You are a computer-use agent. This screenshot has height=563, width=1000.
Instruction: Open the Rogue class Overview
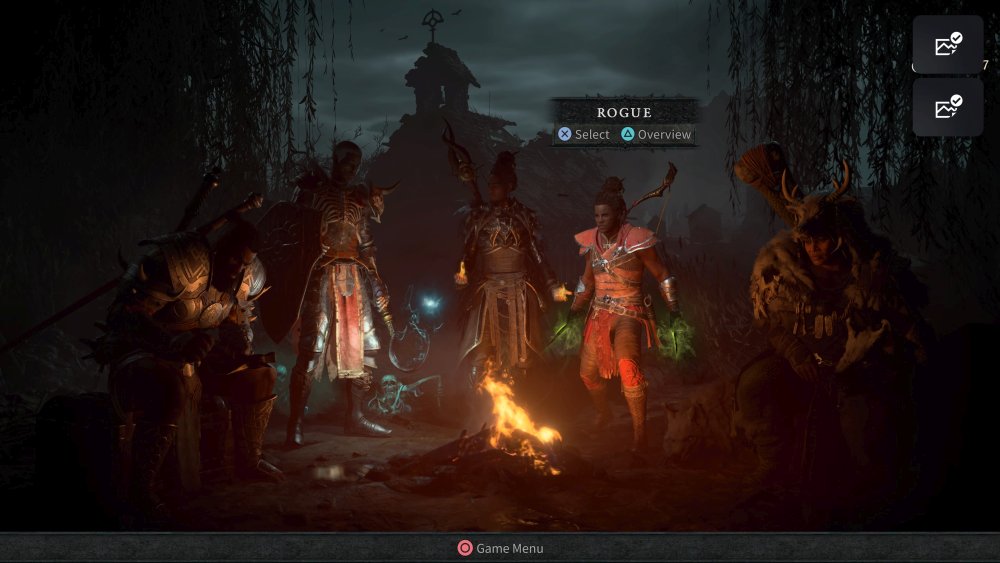656,134
